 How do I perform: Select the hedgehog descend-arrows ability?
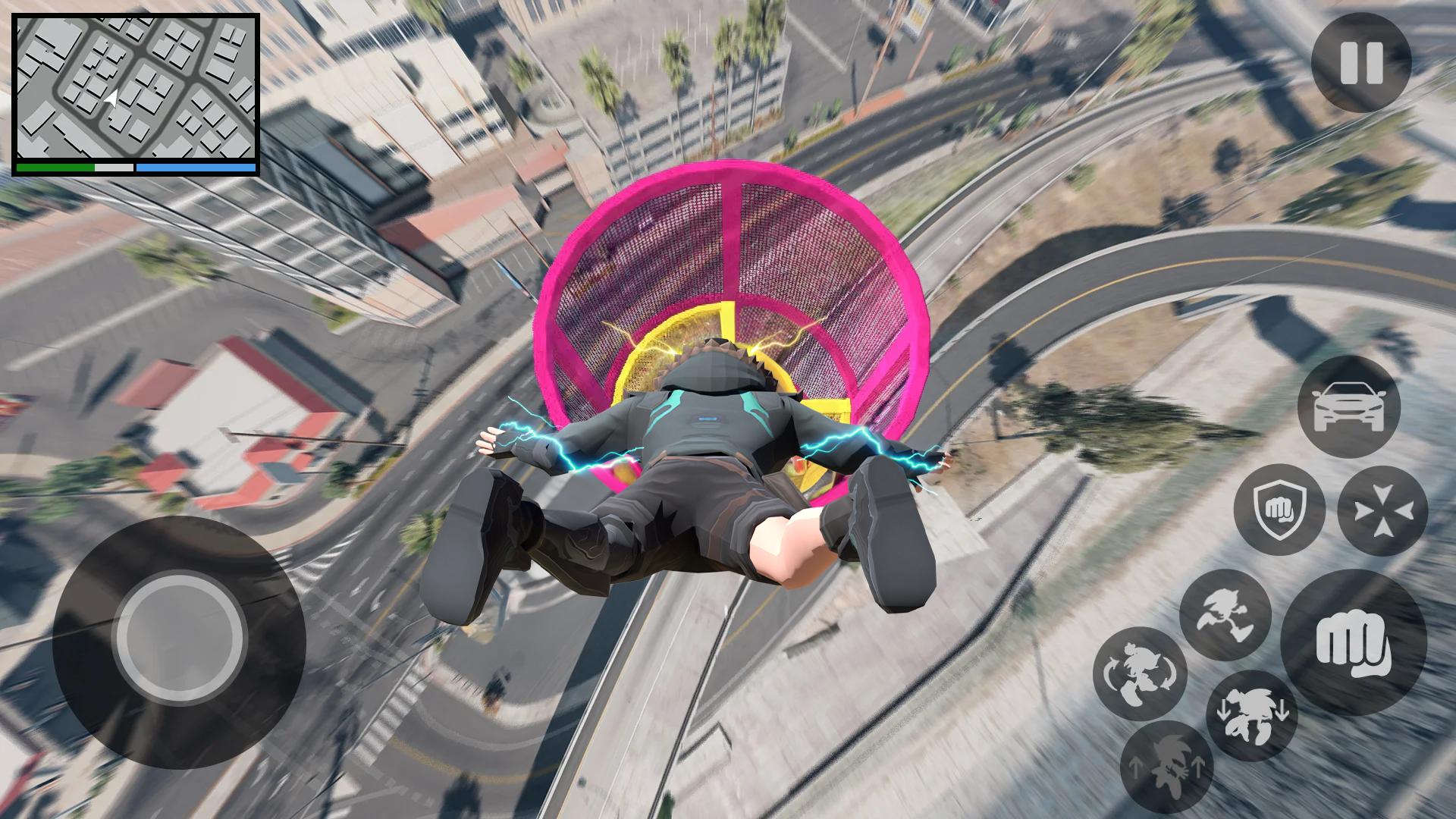coord(1251,716)
